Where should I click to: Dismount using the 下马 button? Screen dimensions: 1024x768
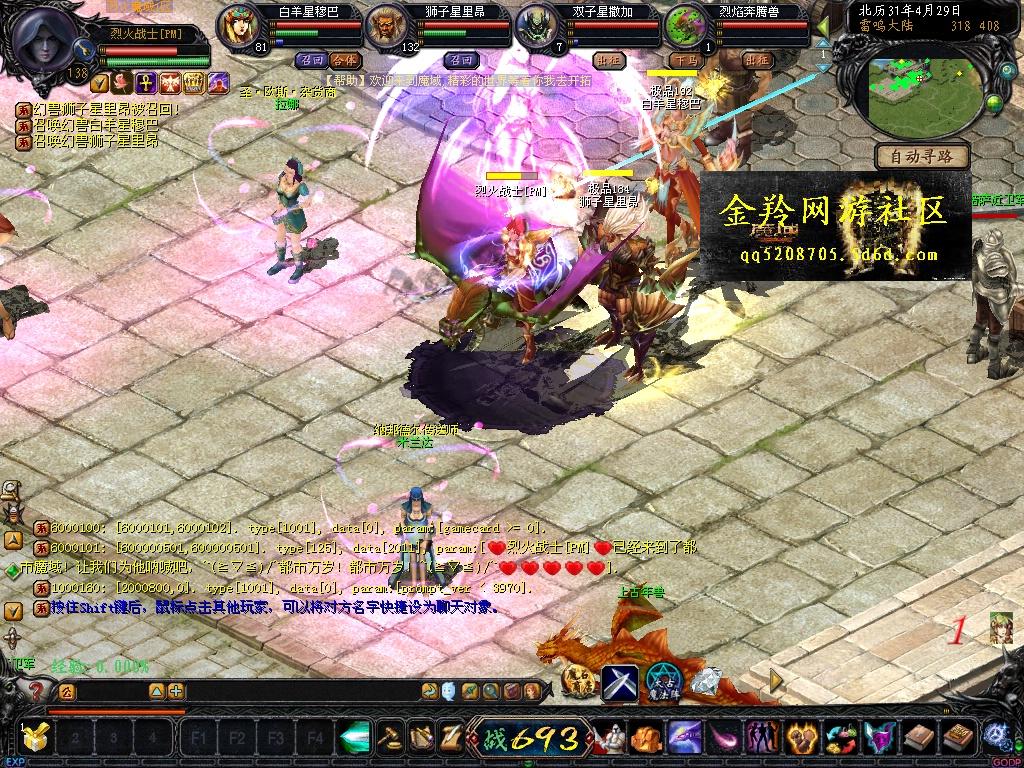click(x=685, y=60)
